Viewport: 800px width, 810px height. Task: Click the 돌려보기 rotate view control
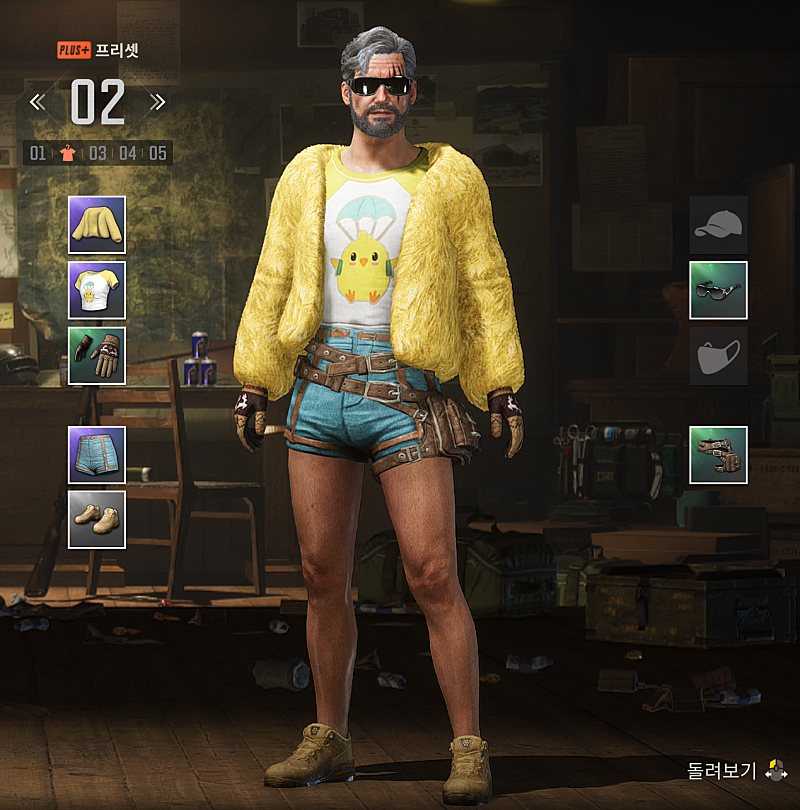click(737, 771)
